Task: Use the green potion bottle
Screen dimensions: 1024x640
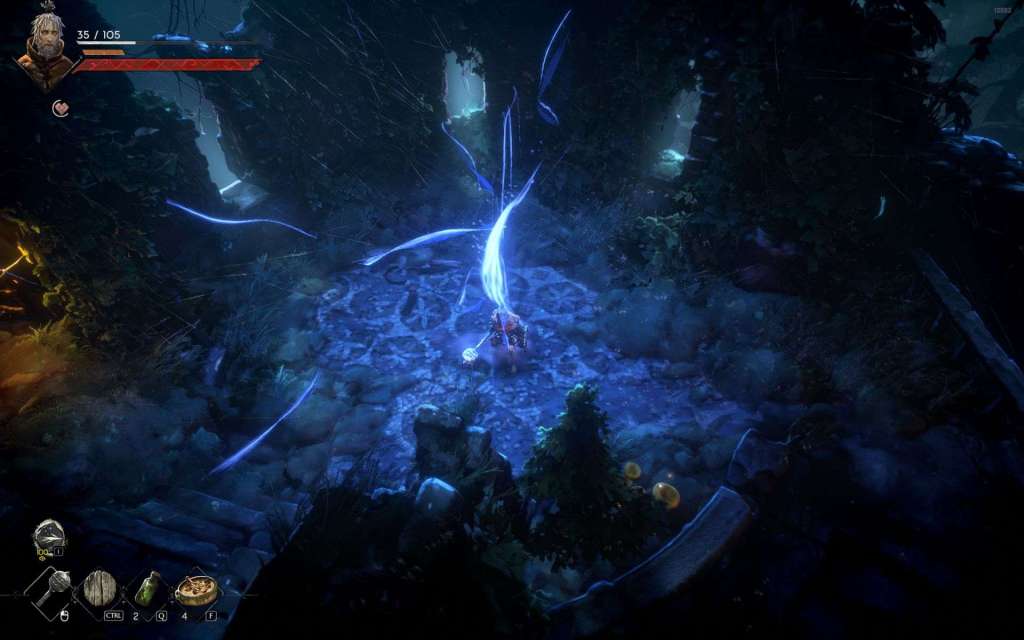Action: 148,588
